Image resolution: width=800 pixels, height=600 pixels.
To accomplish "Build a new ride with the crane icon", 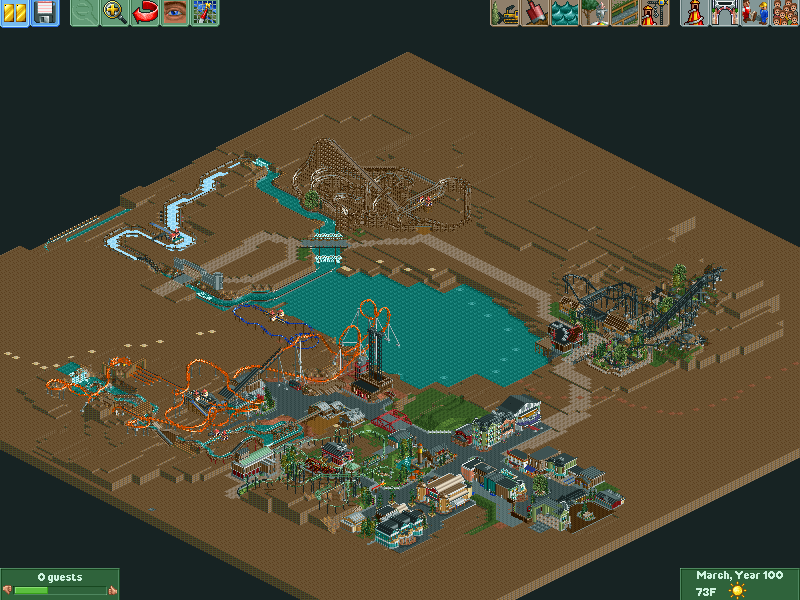I will [x=655, y=13].
